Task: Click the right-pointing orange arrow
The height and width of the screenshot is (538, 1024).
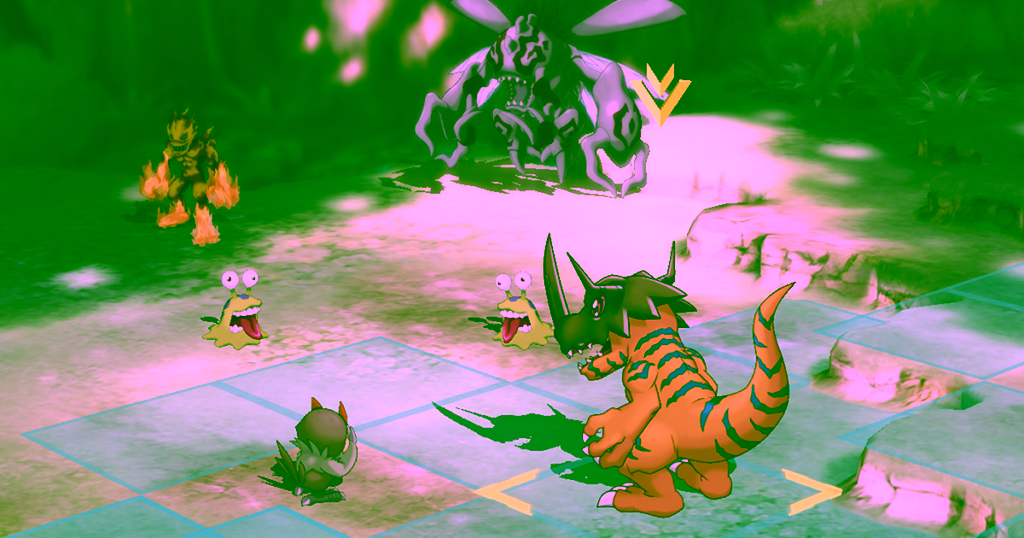Action: click(x=811, y=490)
